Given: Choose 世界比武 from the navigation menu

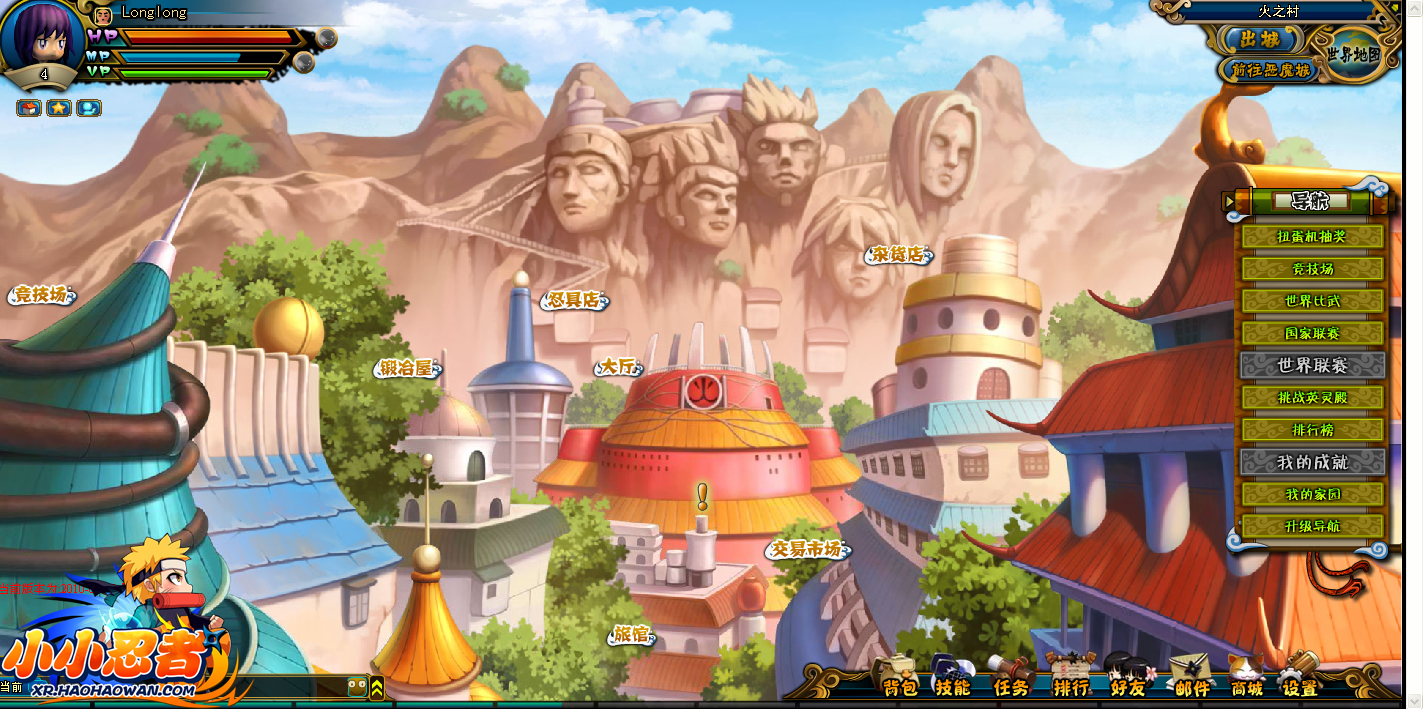Looking at the screenshot, I should coord(1312,301).
